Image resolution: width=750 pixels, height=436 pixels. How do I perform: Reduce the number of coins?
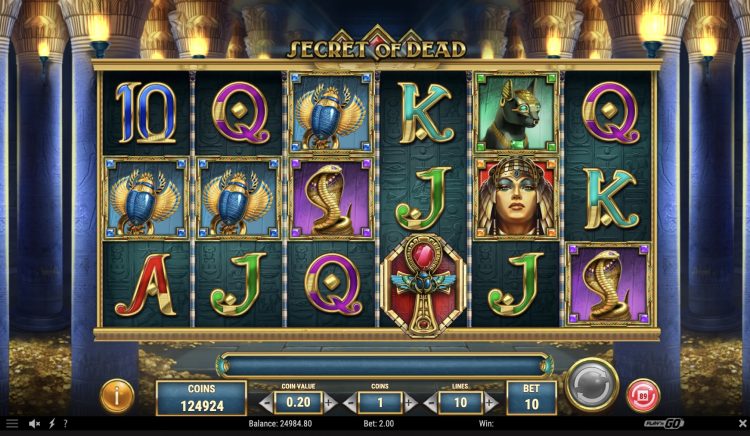(x=348, y=404)
